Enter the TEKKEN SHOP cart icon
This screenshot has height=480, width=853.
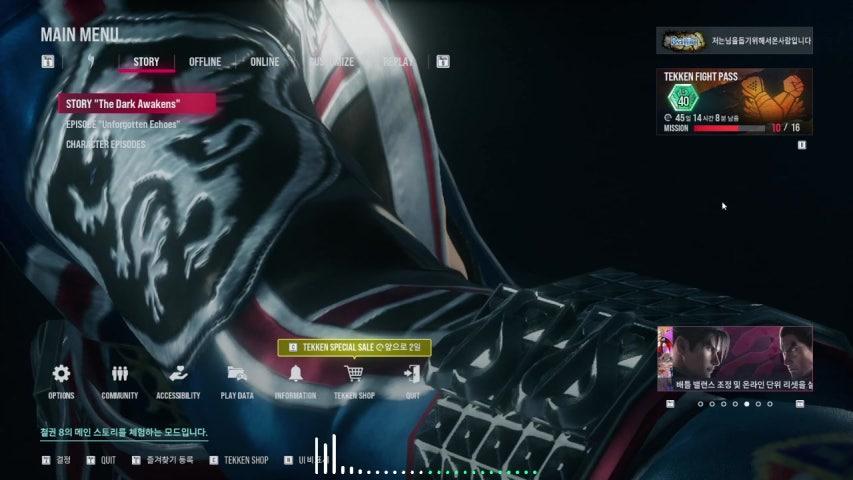(x=354, y=375)
